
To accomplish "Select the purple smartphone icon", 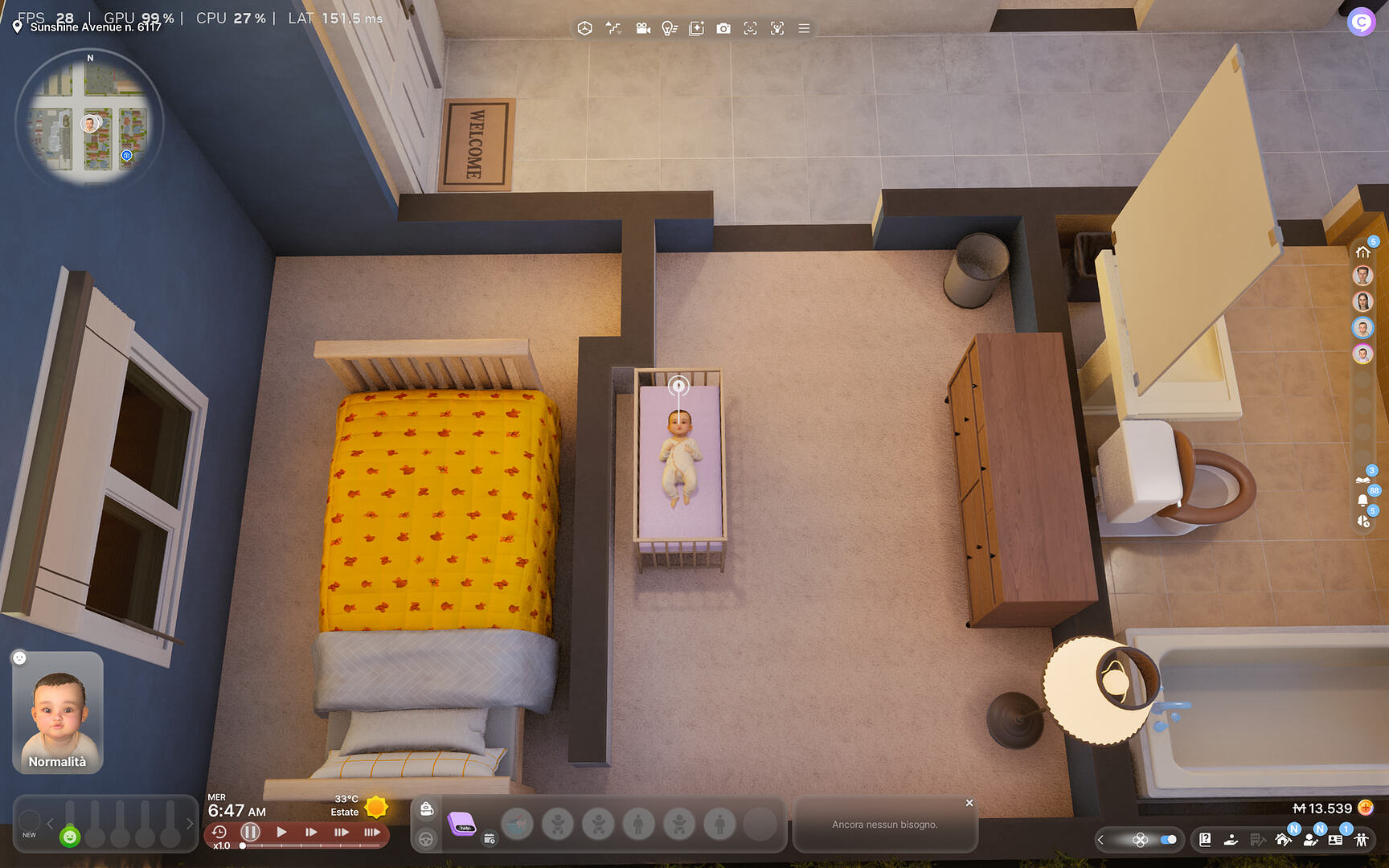I will tap(462, 824).
